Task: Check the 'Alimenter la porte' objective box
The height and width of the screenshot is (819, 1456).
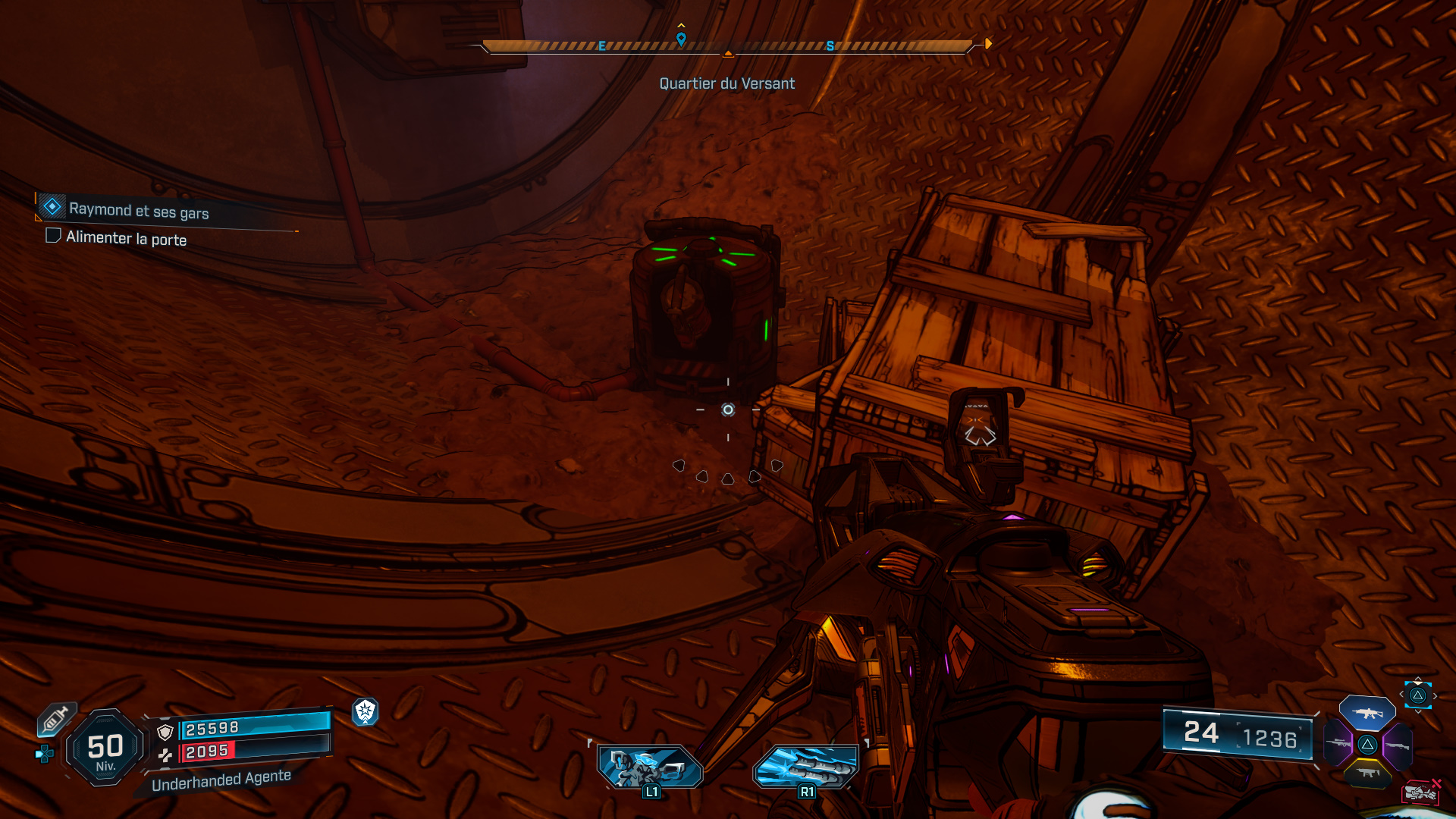Action: (53, 236)
